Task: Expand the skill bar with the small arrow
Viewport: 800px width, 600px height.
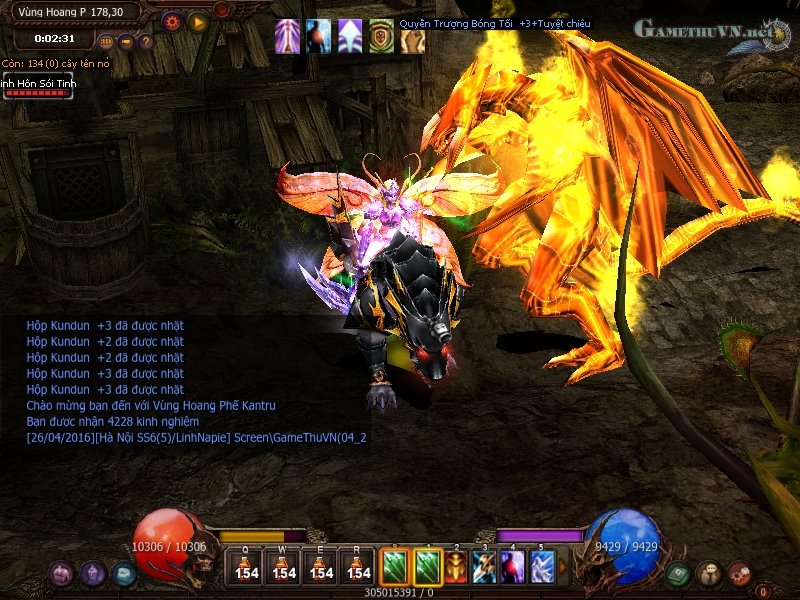Action: (562, 567)
